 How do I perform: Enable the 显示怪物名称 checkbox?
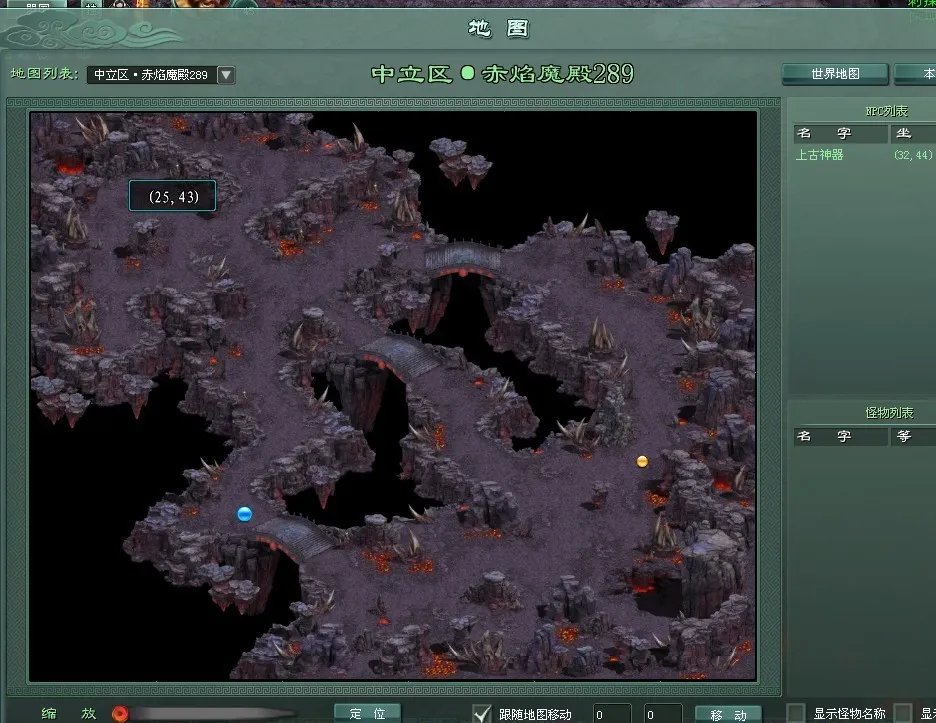(797, 713)
